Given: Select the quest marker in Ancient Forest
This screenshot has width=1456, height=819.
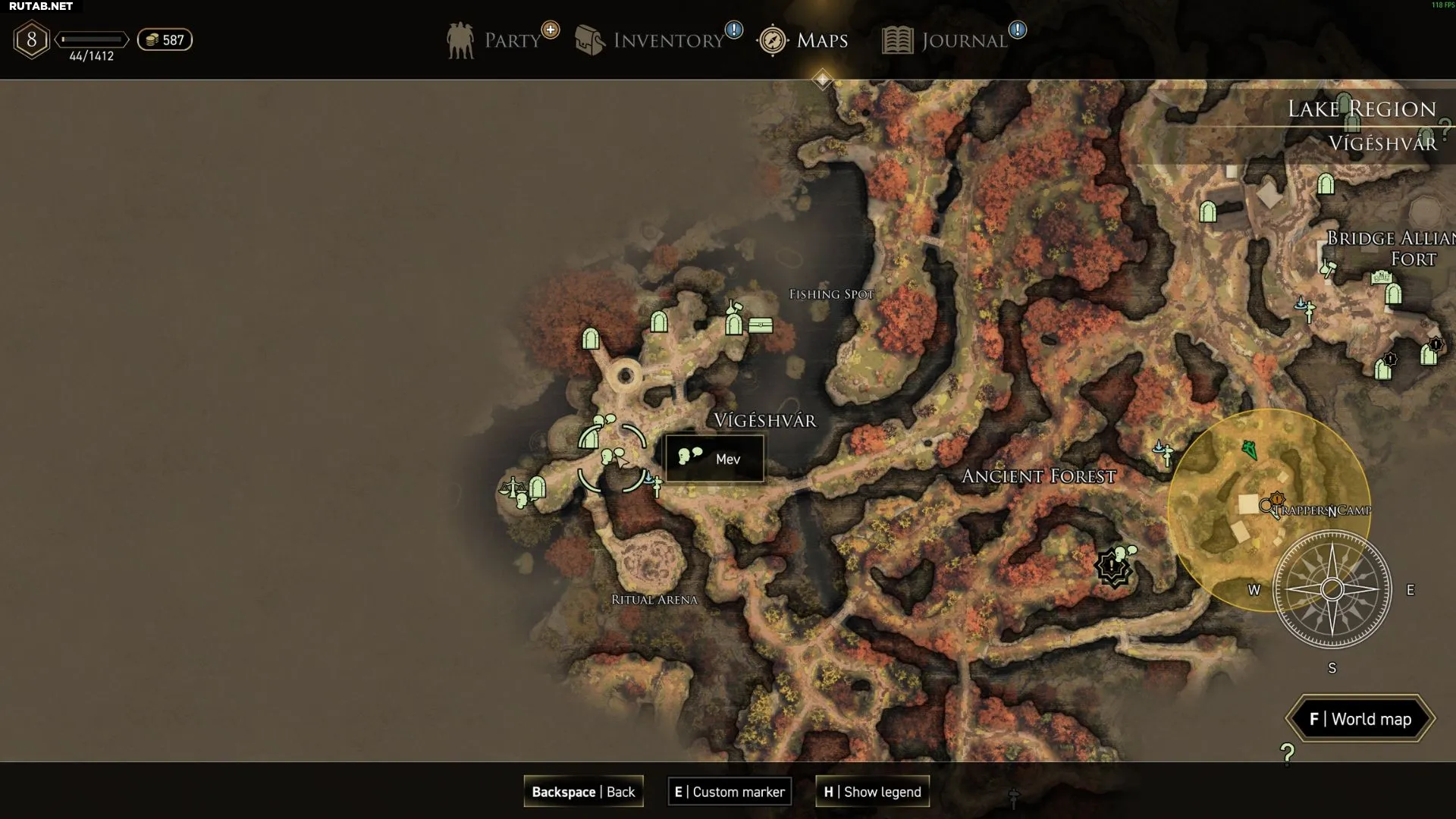Looking at the screenshot, I should [x=1112, y=567].
